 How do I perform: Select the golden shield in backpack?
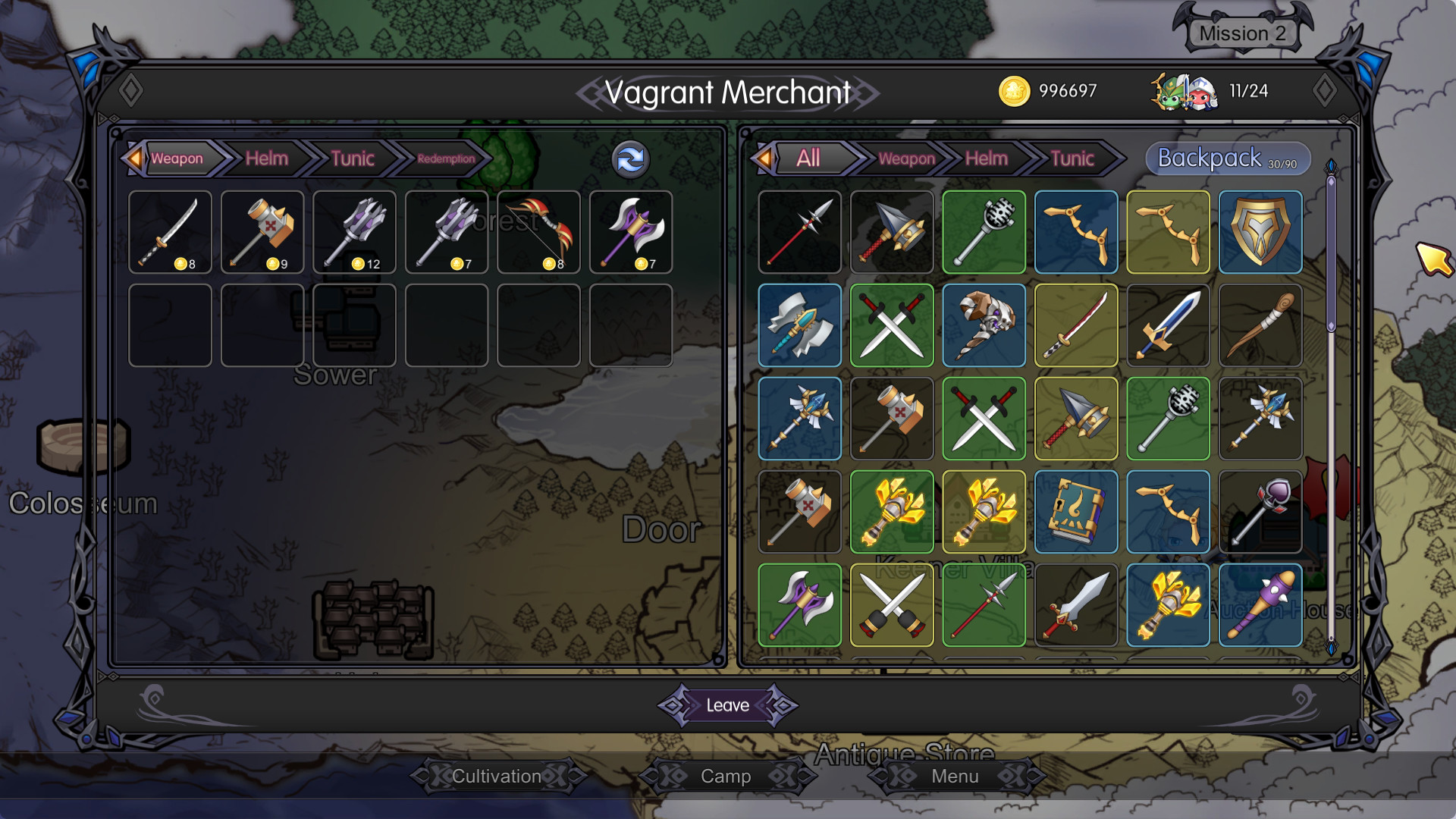pos(1260,232)
